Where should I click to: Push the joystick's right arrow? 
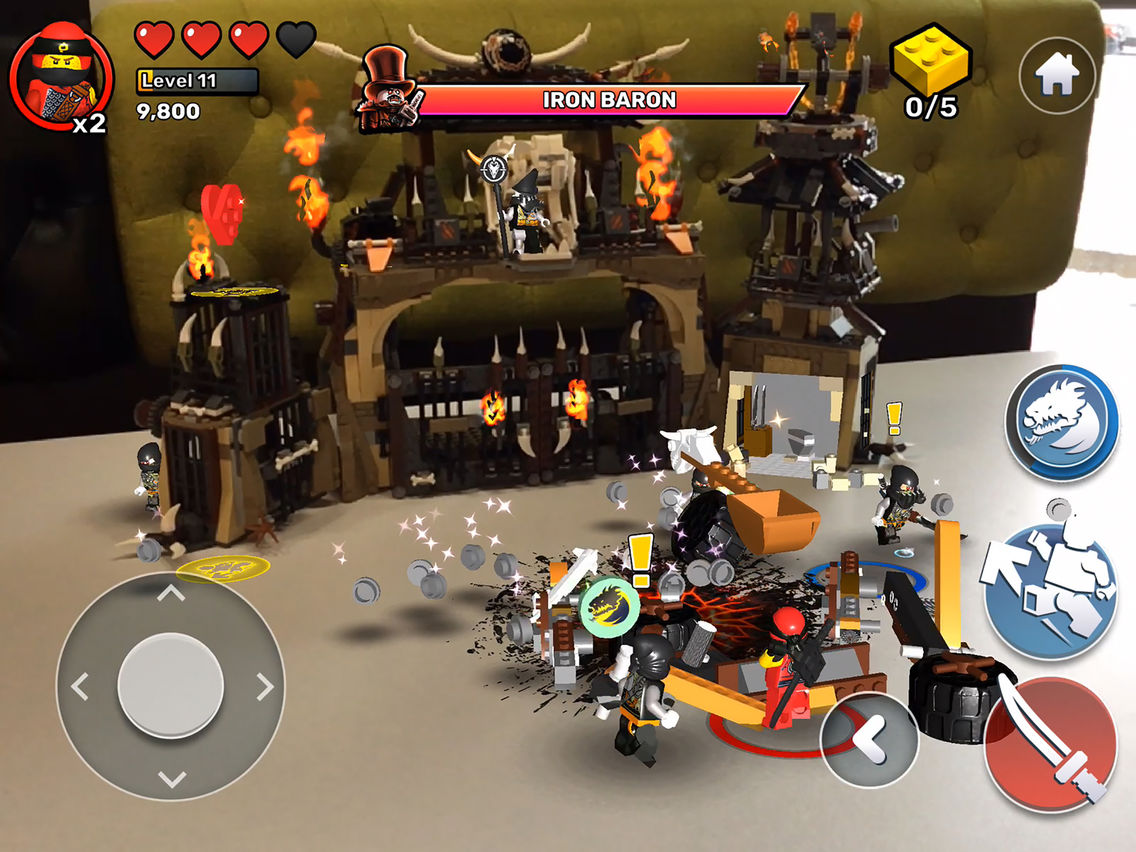(265, 686)
